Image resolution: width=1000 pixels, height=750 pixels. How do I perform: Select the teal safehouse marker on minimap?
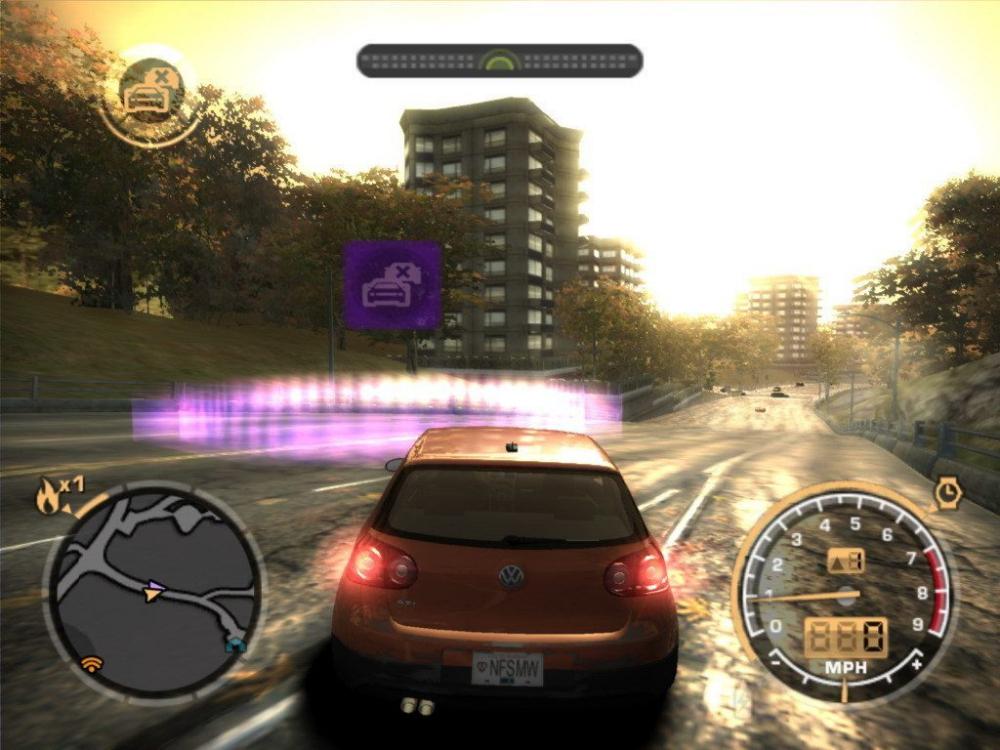coord(234,645)
